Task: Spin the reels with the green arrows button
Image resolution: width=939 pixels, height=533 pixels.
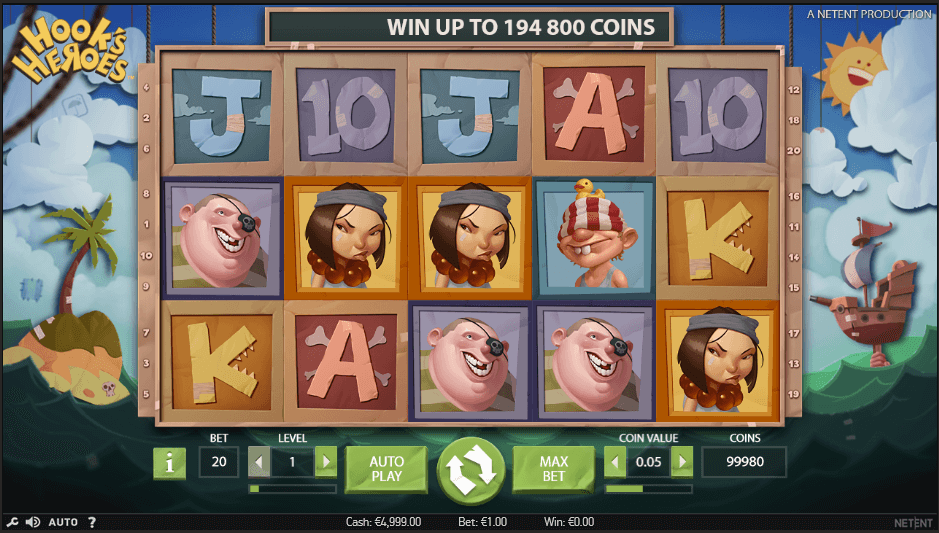Action: click(x=471, y=471)
